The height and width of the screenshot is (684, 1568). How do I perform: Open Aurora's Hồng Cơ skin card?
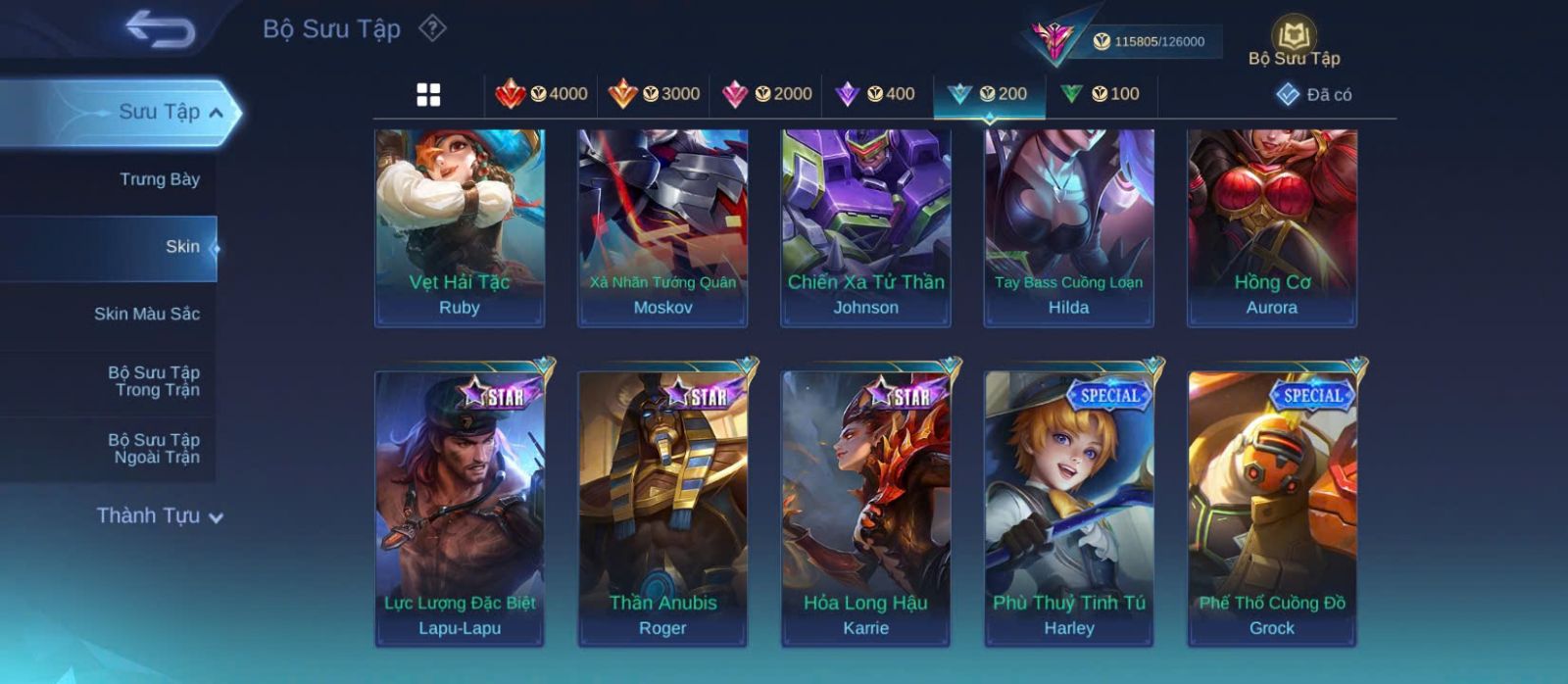pyautogui.click(x=1272, y=227)
